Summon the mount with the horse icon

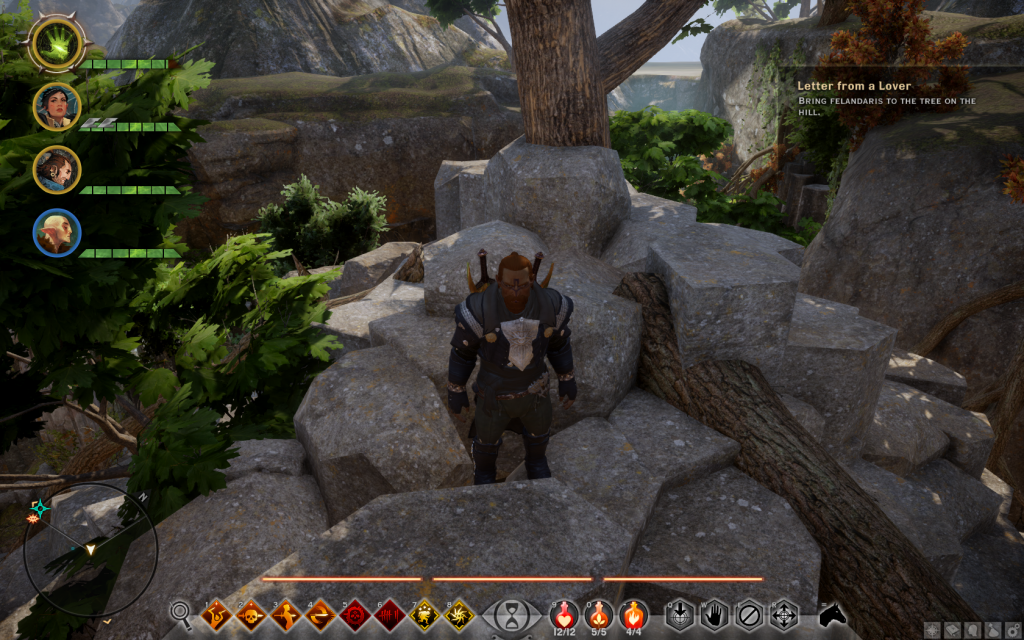pos(832,613)
